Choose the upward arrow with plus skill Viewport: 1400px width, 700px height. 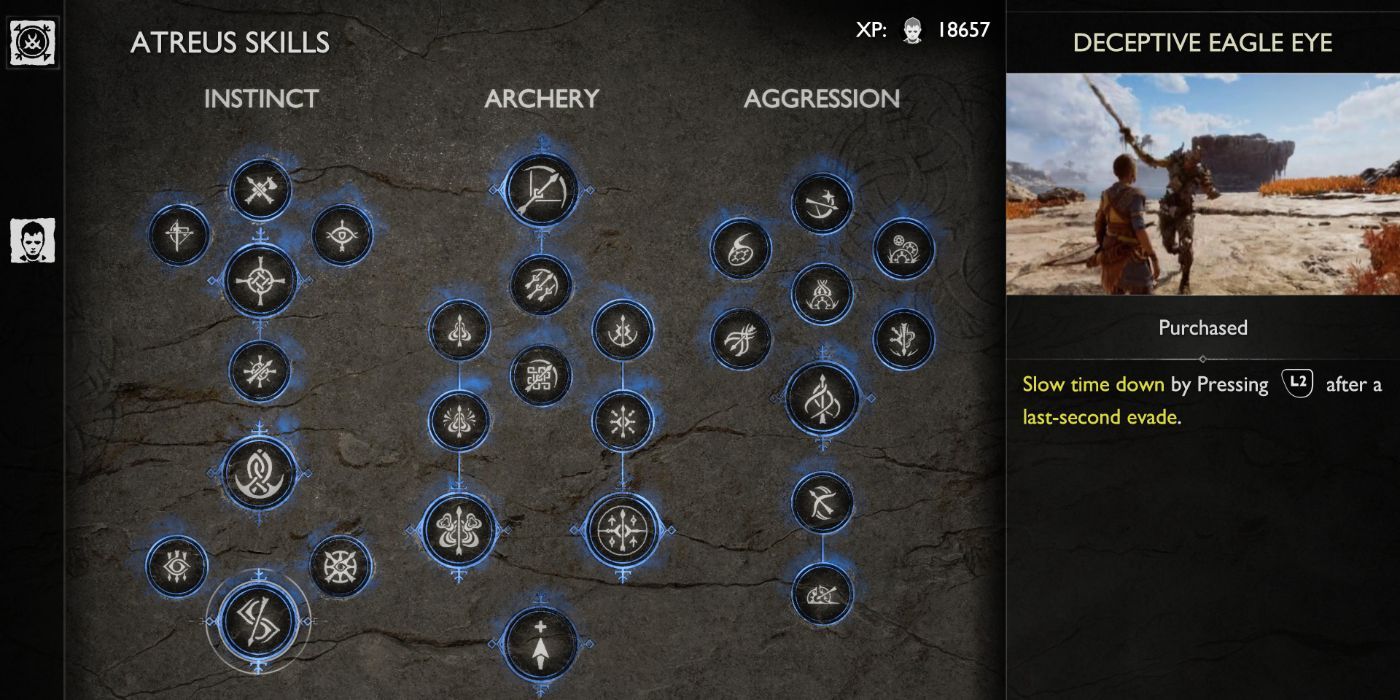tap(541, 645)
